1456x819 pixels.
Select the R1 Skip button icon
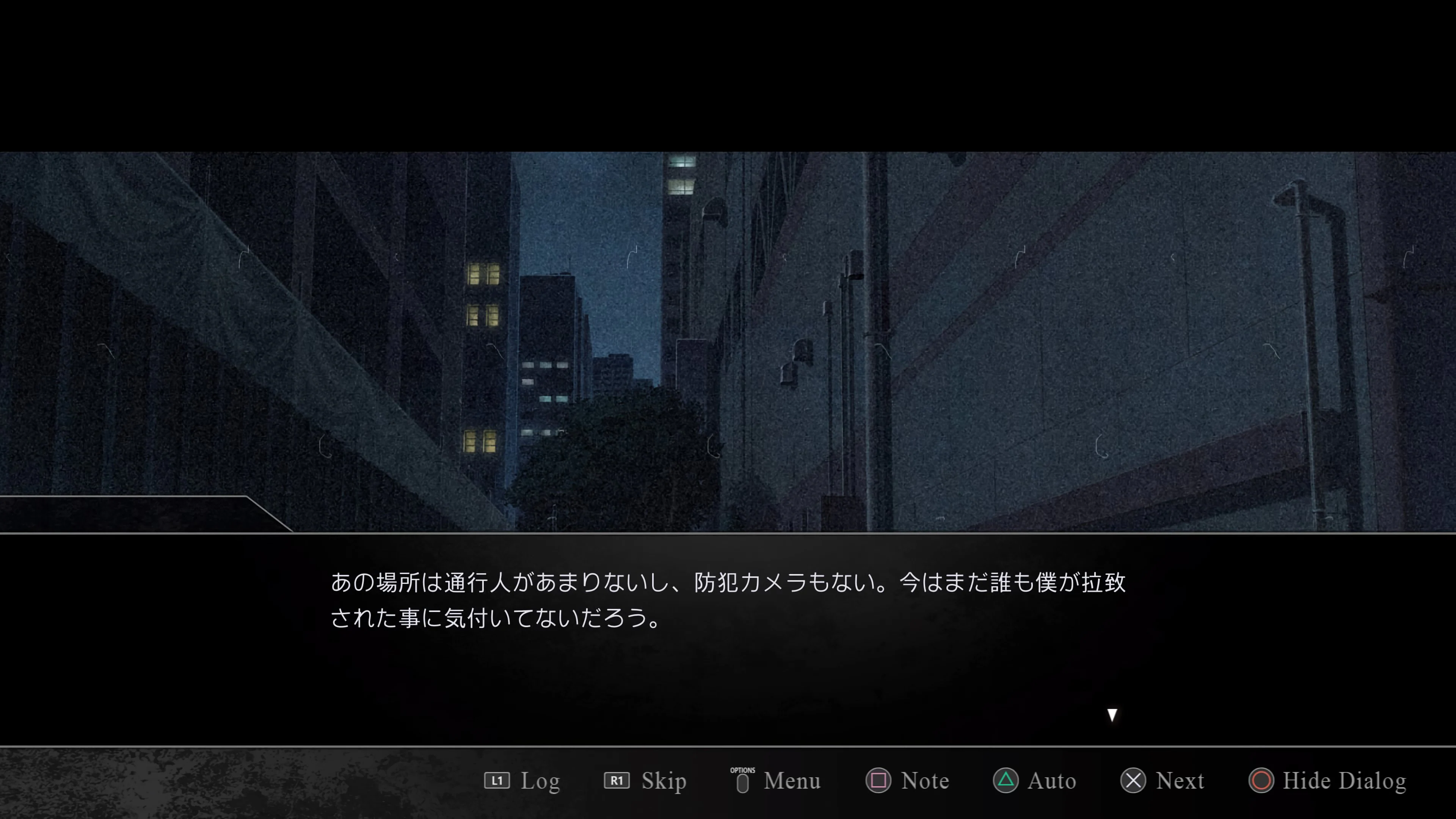(x=617, y=781)
